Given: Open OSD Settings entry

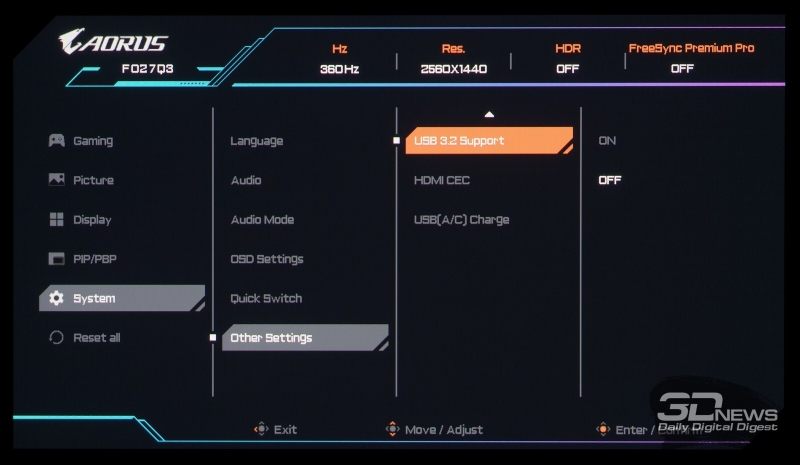Looking at the screenshot, I should click(x=267, y=259).
